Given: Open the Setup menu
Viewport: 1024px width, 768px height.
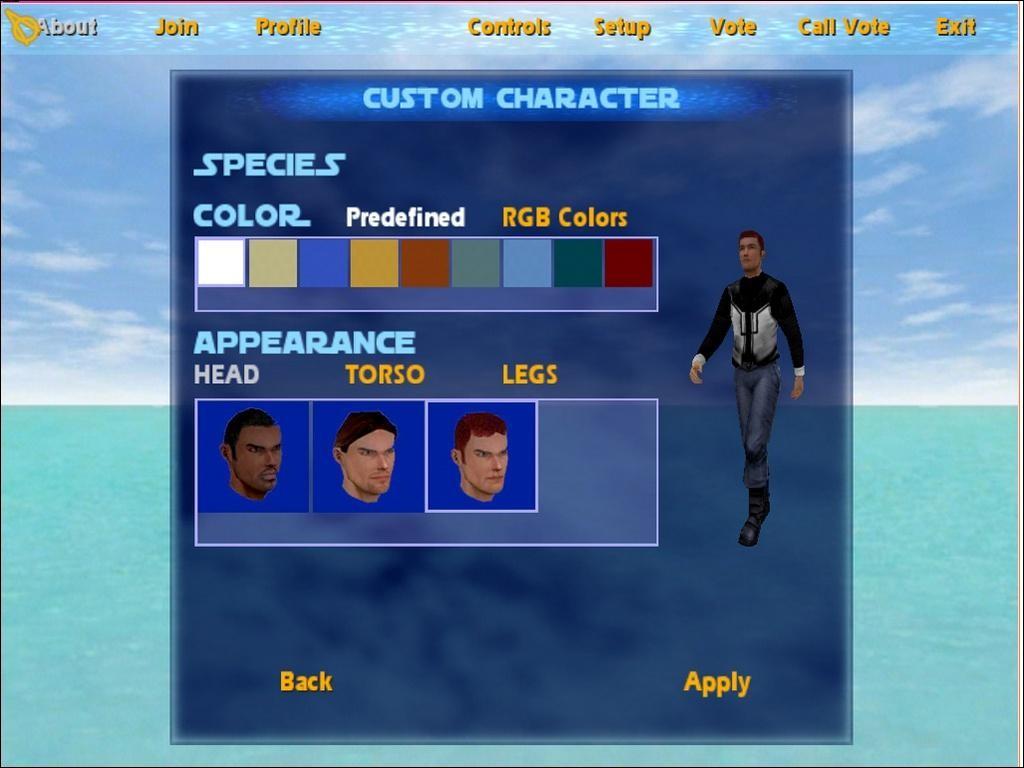Looking at the screenshot, I should click(x=622, y=27).
